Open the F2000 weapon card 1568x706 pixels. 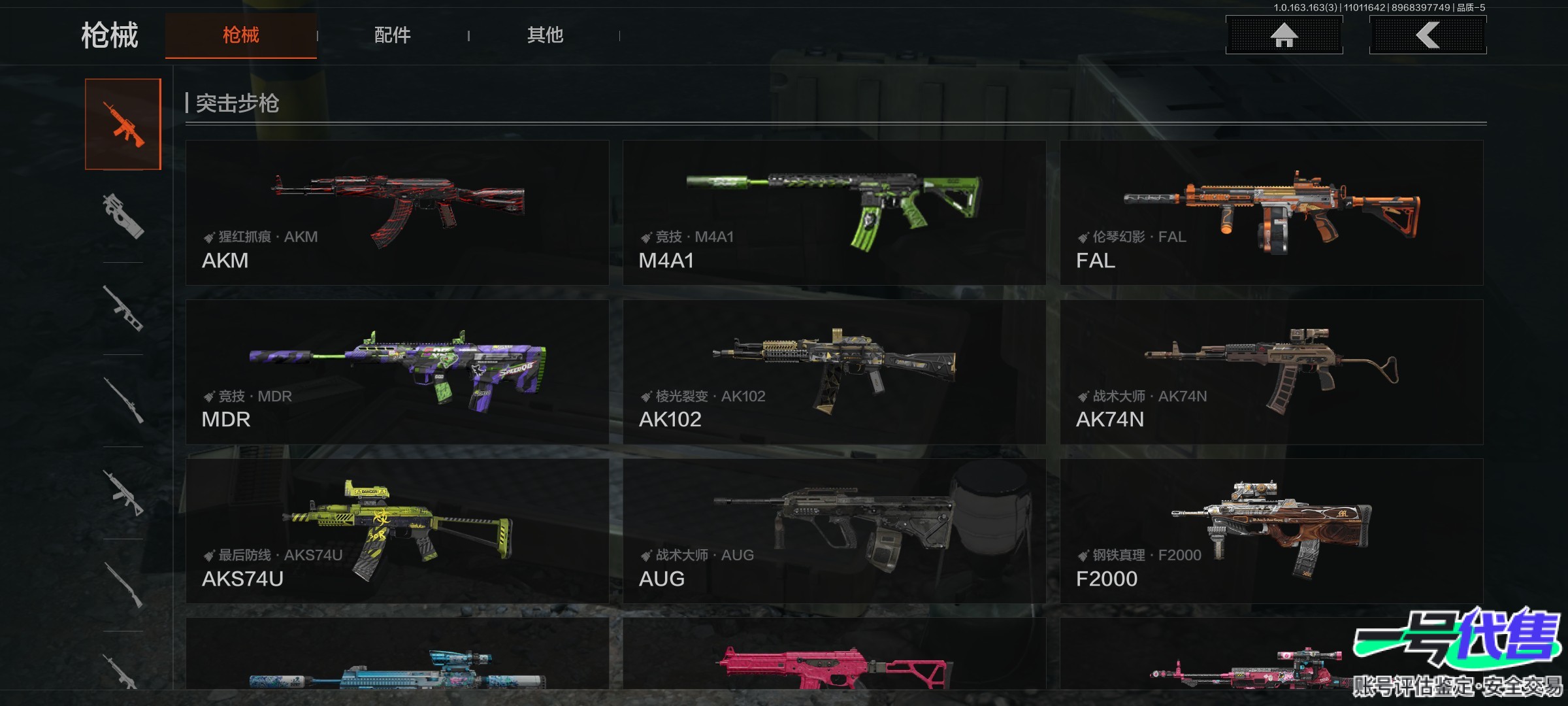(1271, 531)
